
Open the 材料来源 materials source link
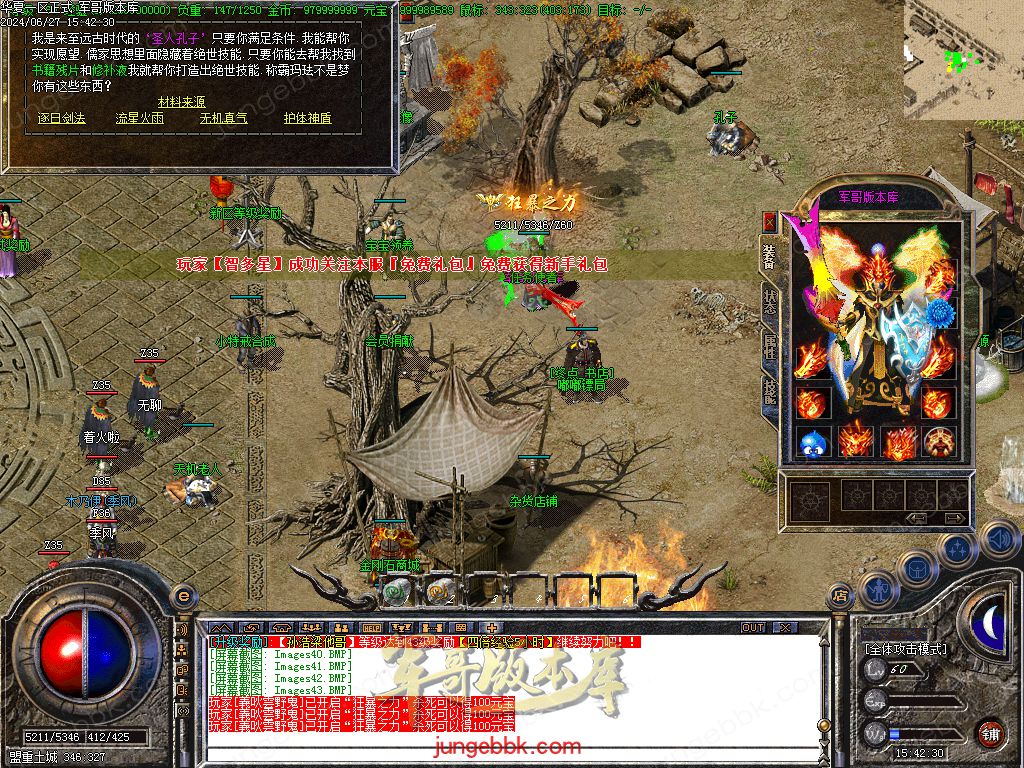(x=181, y=102)
